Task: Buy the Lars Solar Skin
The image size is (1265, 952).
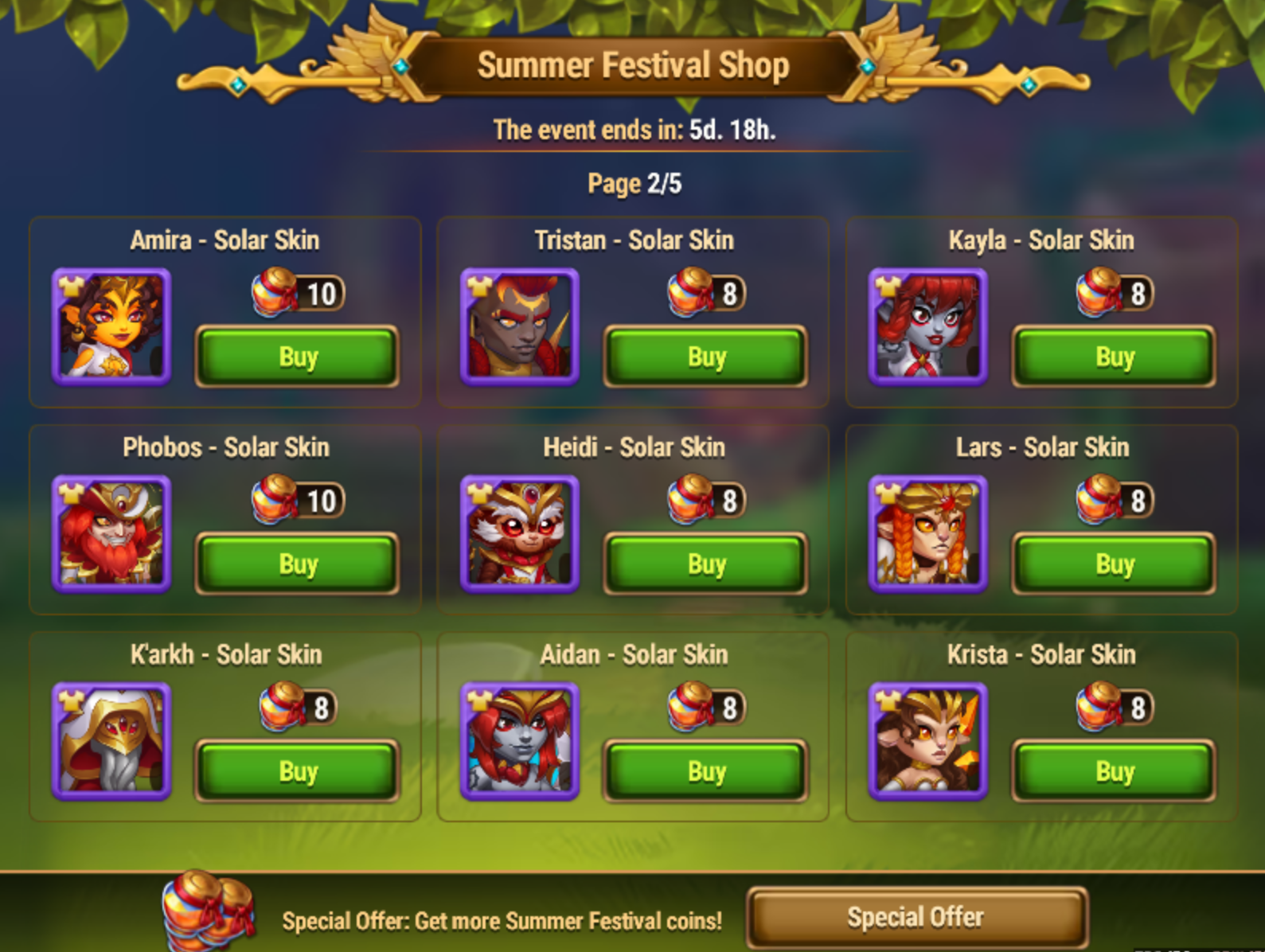Action: click(x=1114, y=564)
